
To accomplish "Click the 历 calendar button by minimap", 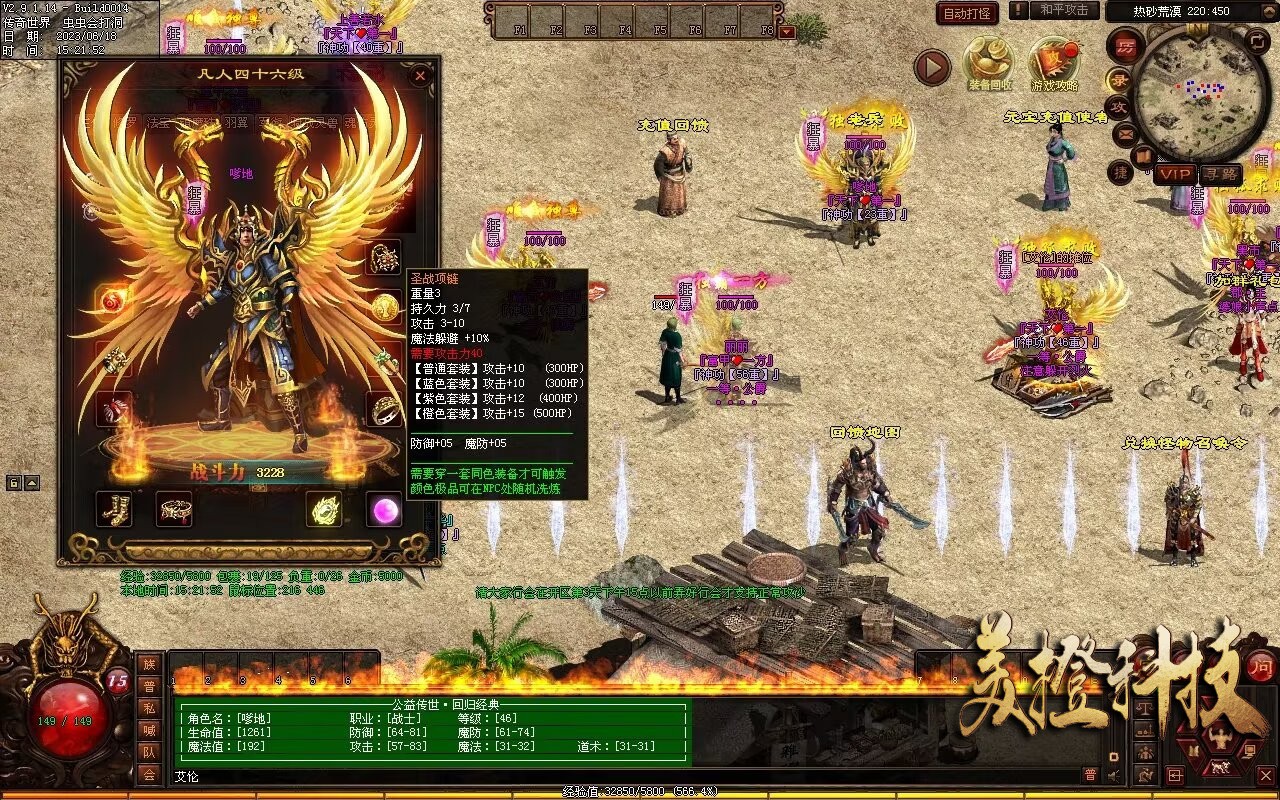I will (x=1126, y=45).
